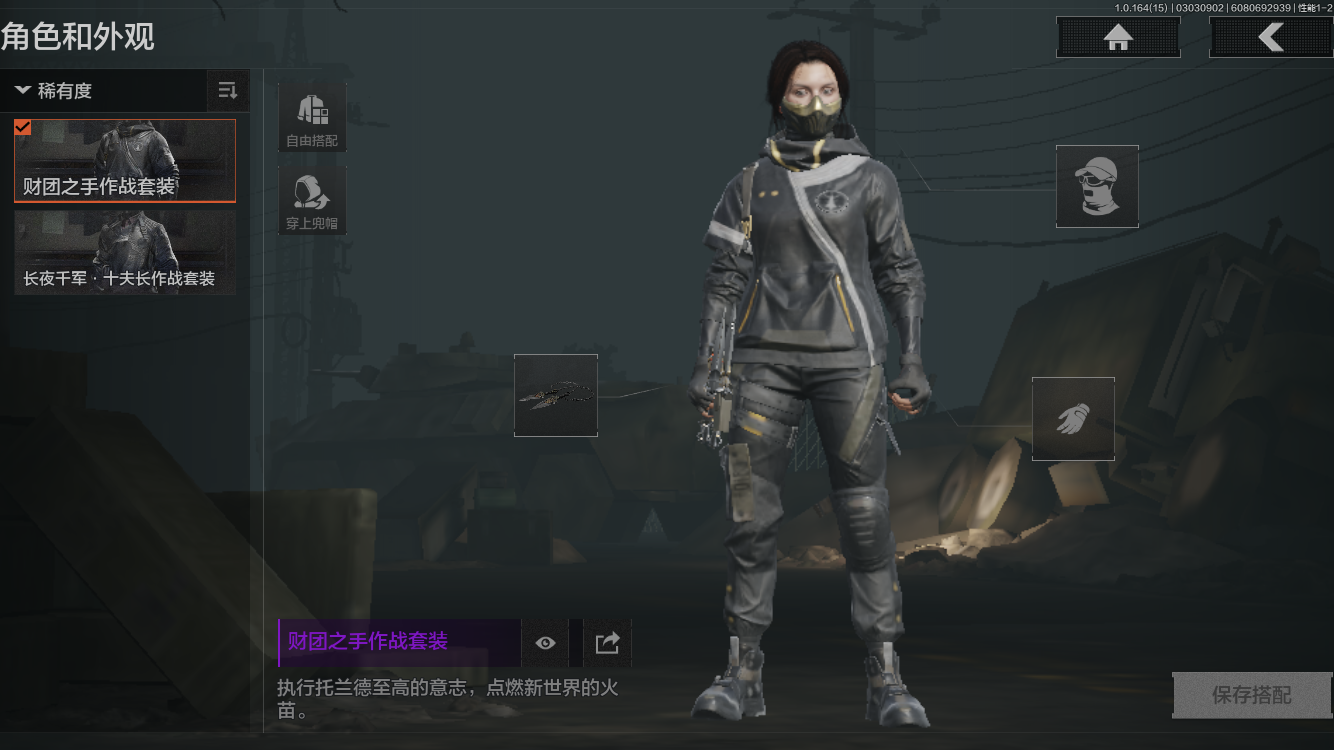Open the outfit name field dropdown area
The width and height of the screenshot is (1334, 750).
(x=397, y=642)
